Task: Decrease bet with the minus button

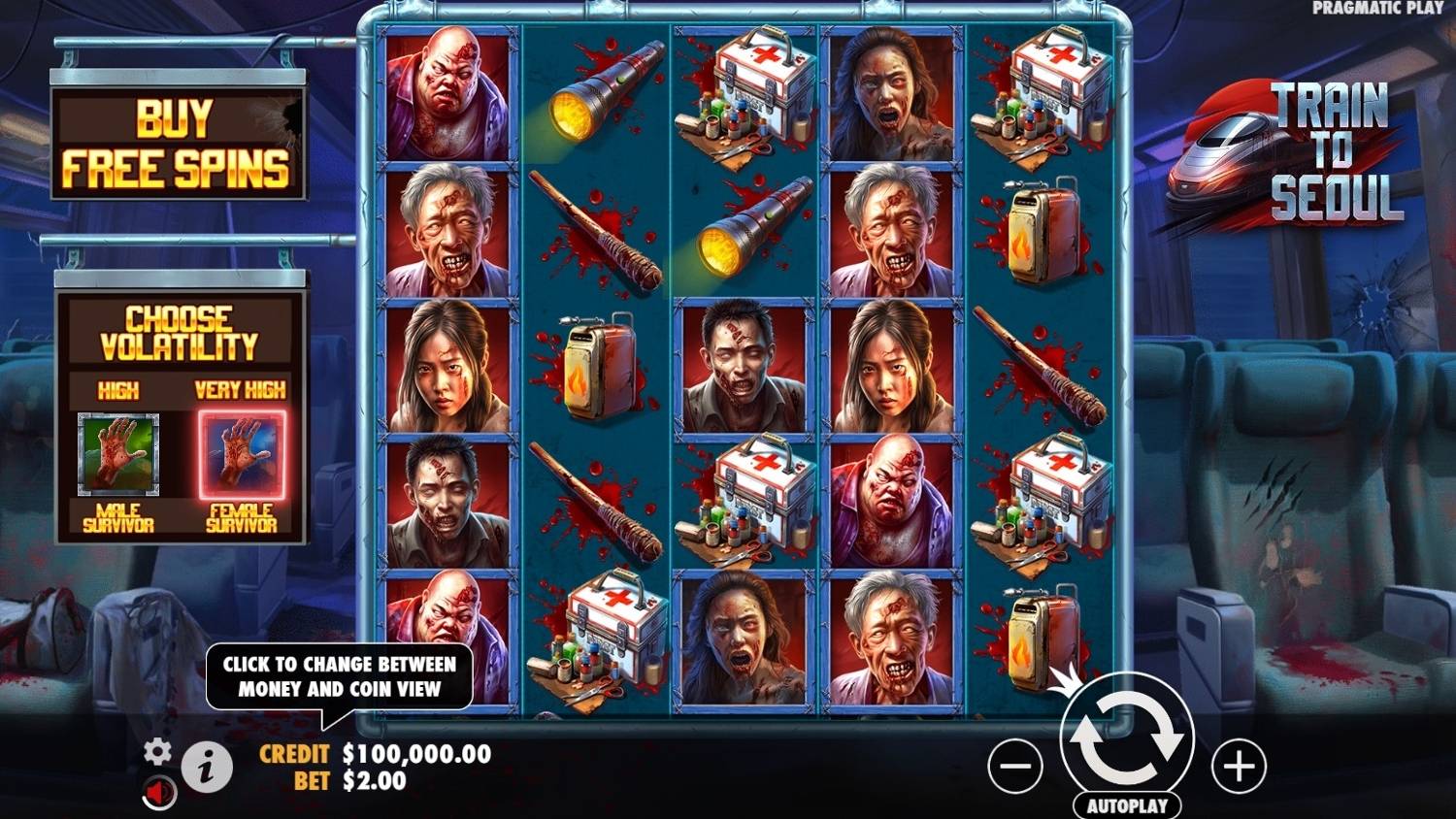Action: click(x=1015, y=767)
